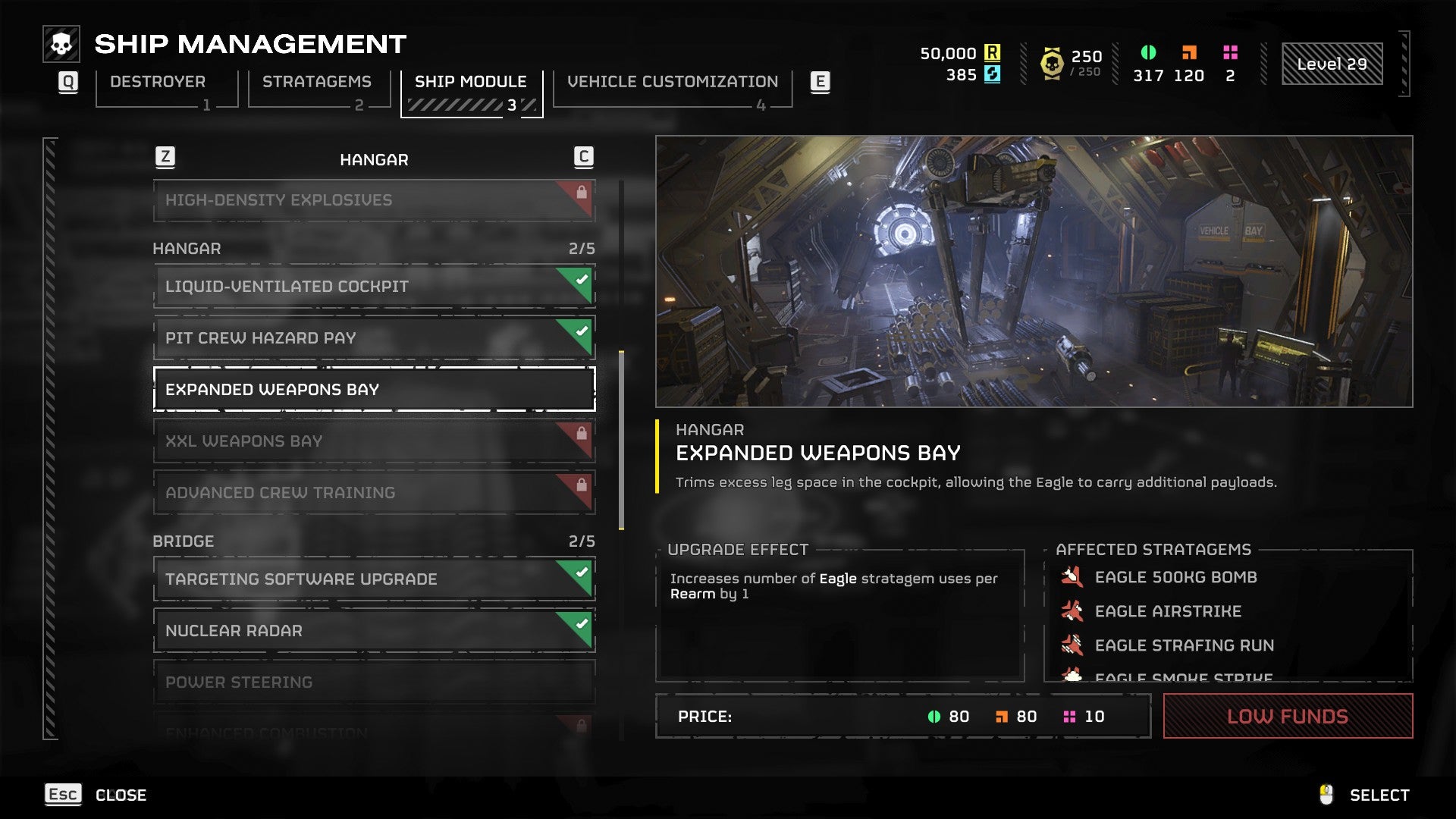Open the Stratagems tab
Viewport: 1456px width, 819px height.
pos(318,81)
